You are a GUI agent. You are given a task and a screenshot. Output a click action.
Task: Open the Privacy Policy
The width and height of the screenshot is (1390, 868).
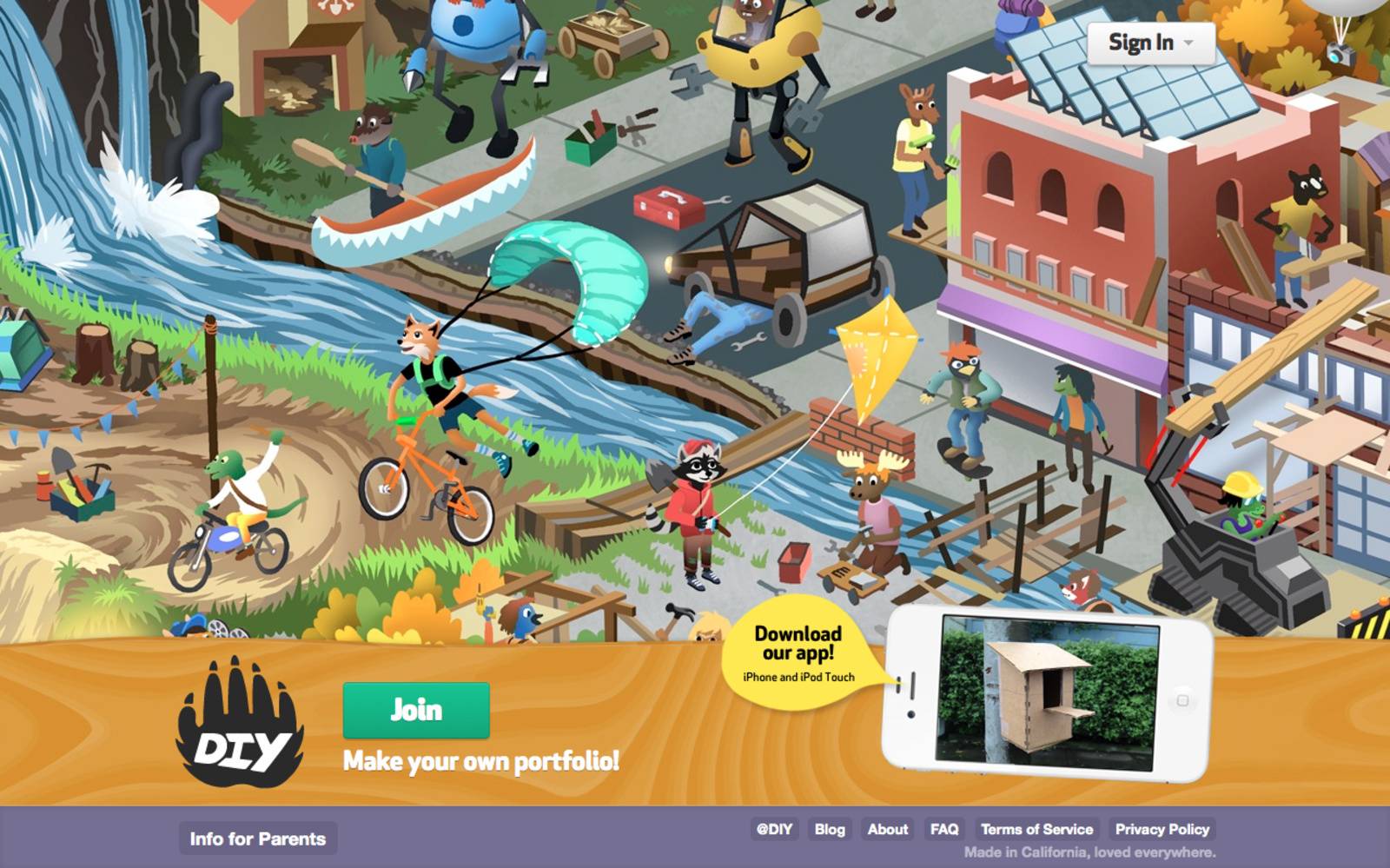pos(1162,830)
